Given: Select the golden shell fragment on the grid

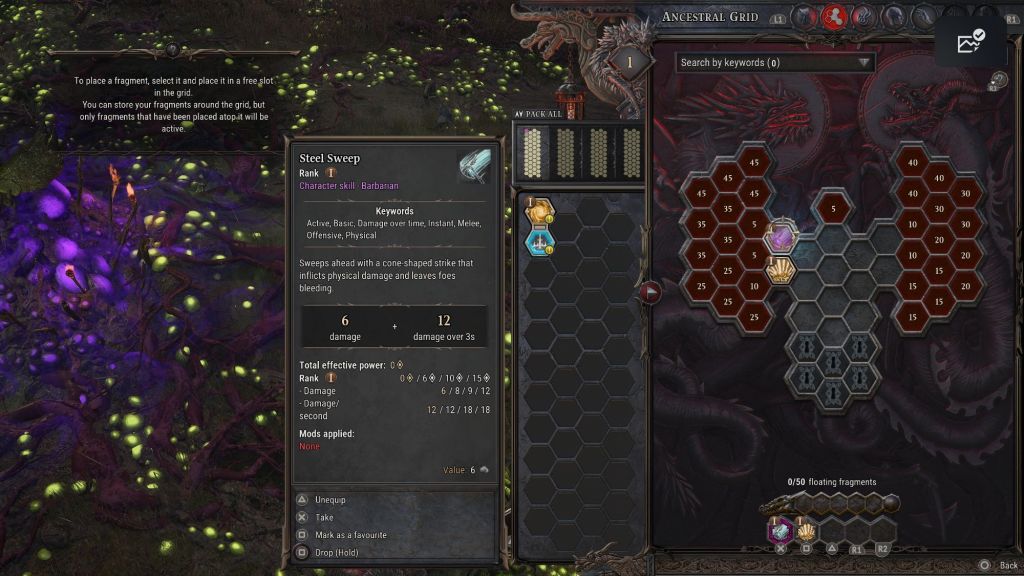Looking at the screenshot, I should coord(780,269).
